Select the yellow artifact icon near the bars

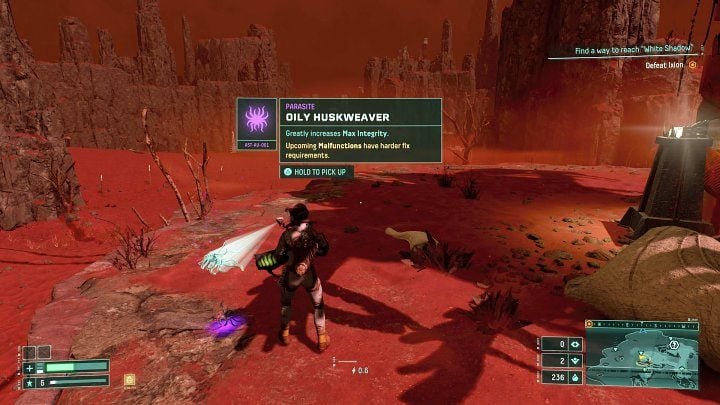pyautogui.click(x=129, y=379)
